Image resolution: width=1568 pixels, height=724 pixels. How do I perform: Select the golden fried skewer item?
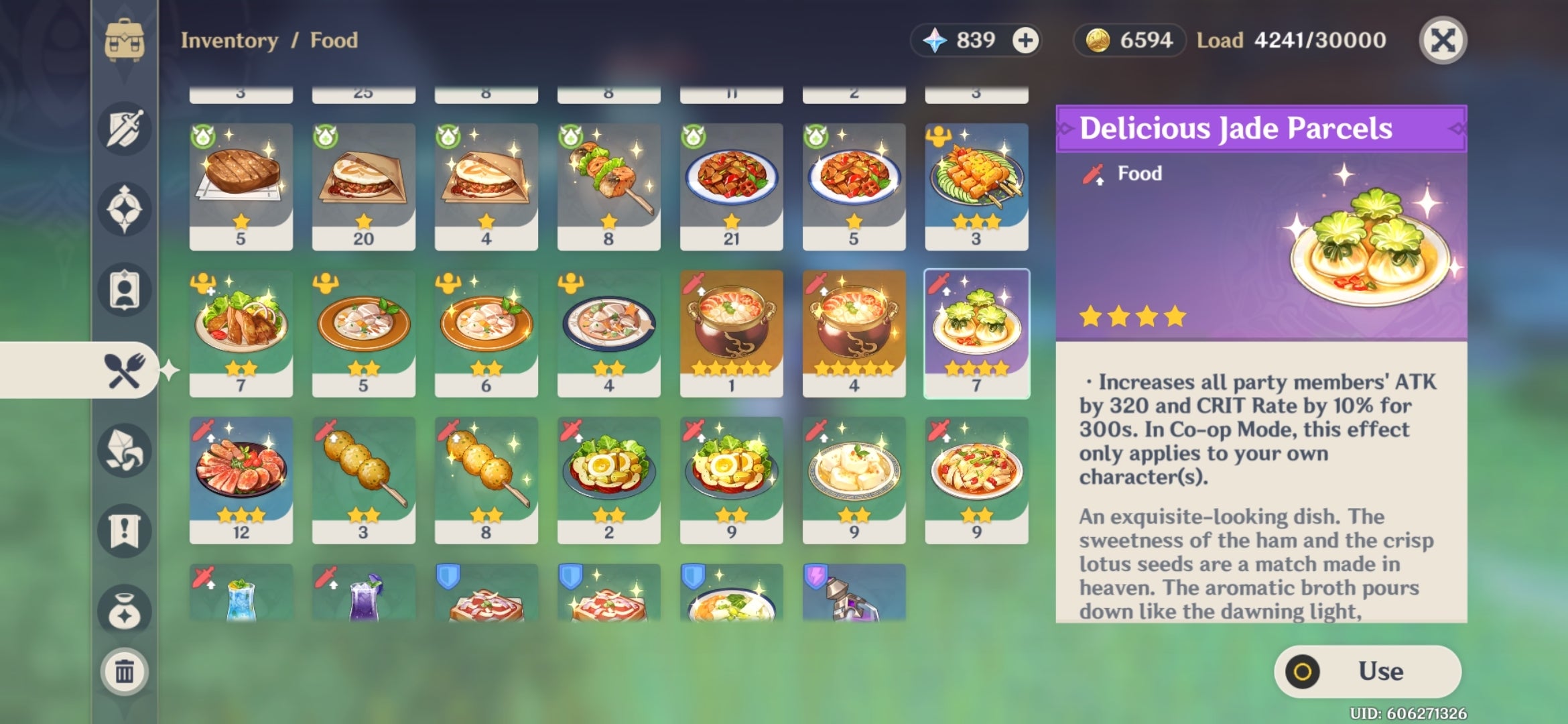point(363,479)
